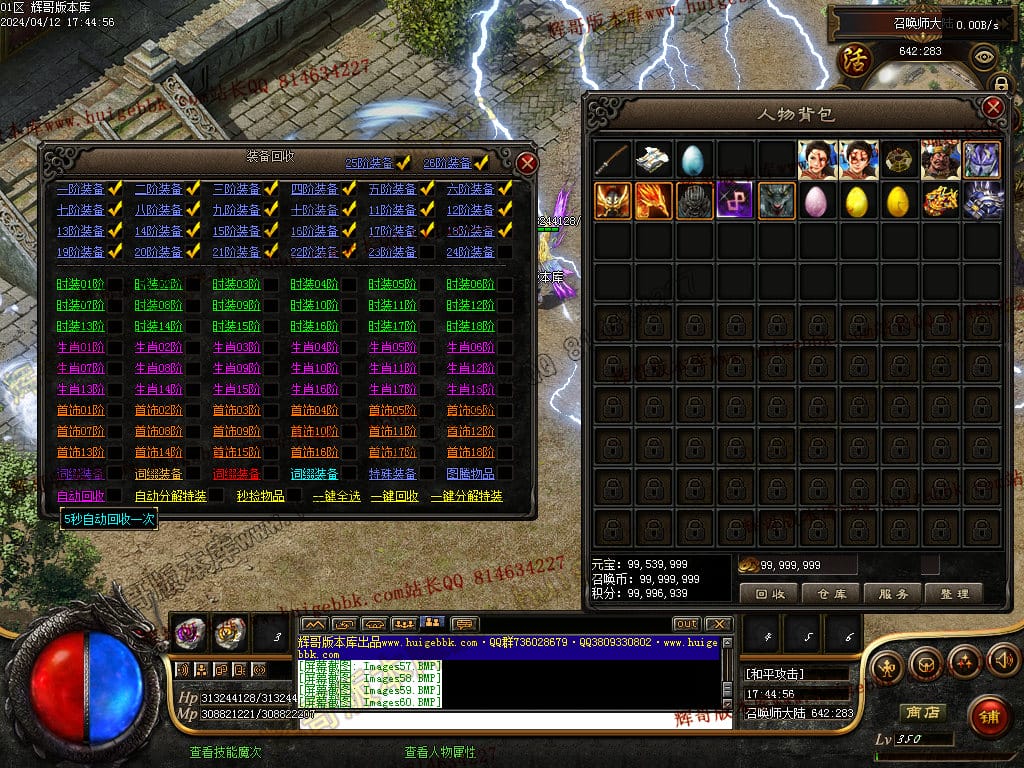1024x768 pixels.
Task: Choose 一键分解特装 to decompose special gear
Action: pos(466,496)
